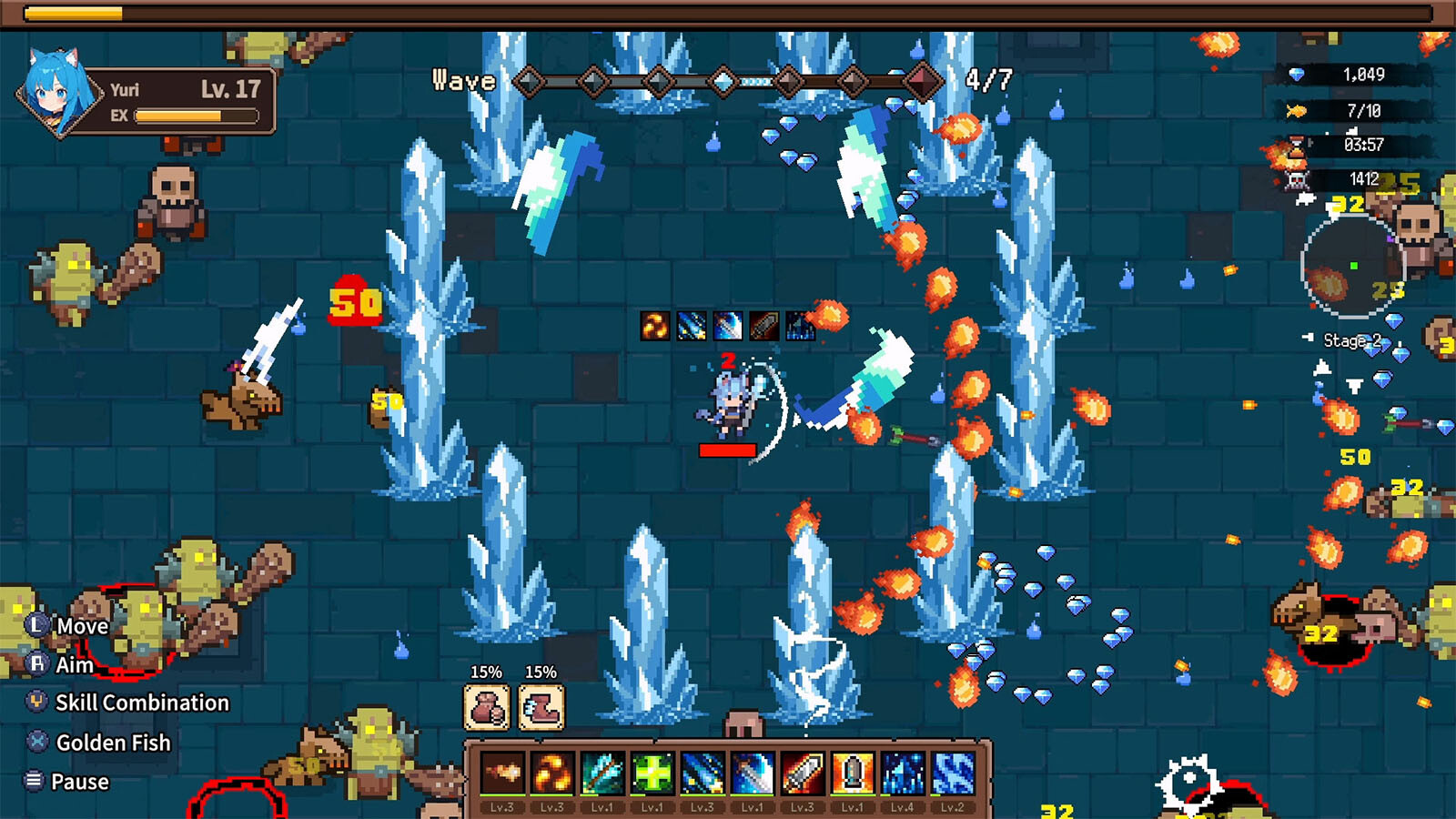Select the winged boot passive item
This screenshot has width=1456, height=819.
click(x=541, y=707)
